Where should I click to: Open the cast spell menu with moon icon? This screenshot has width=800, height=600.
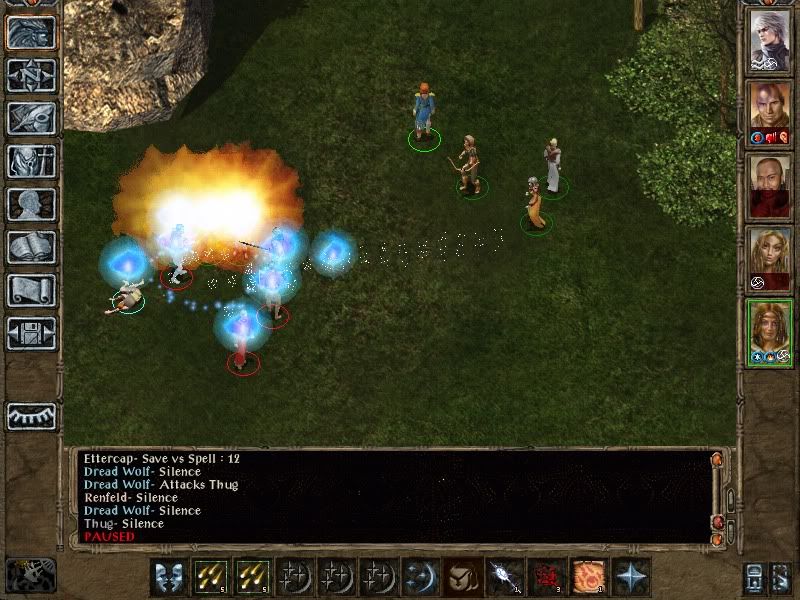pyautogui.click(x=417, y=577)
